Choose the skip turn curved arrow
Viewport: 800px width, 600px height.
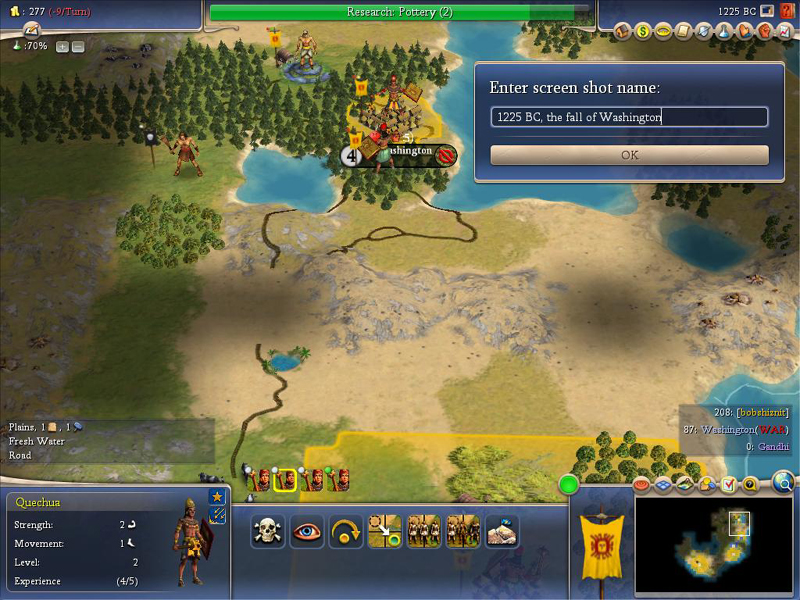pyautogui.click(x=345, y=531)
